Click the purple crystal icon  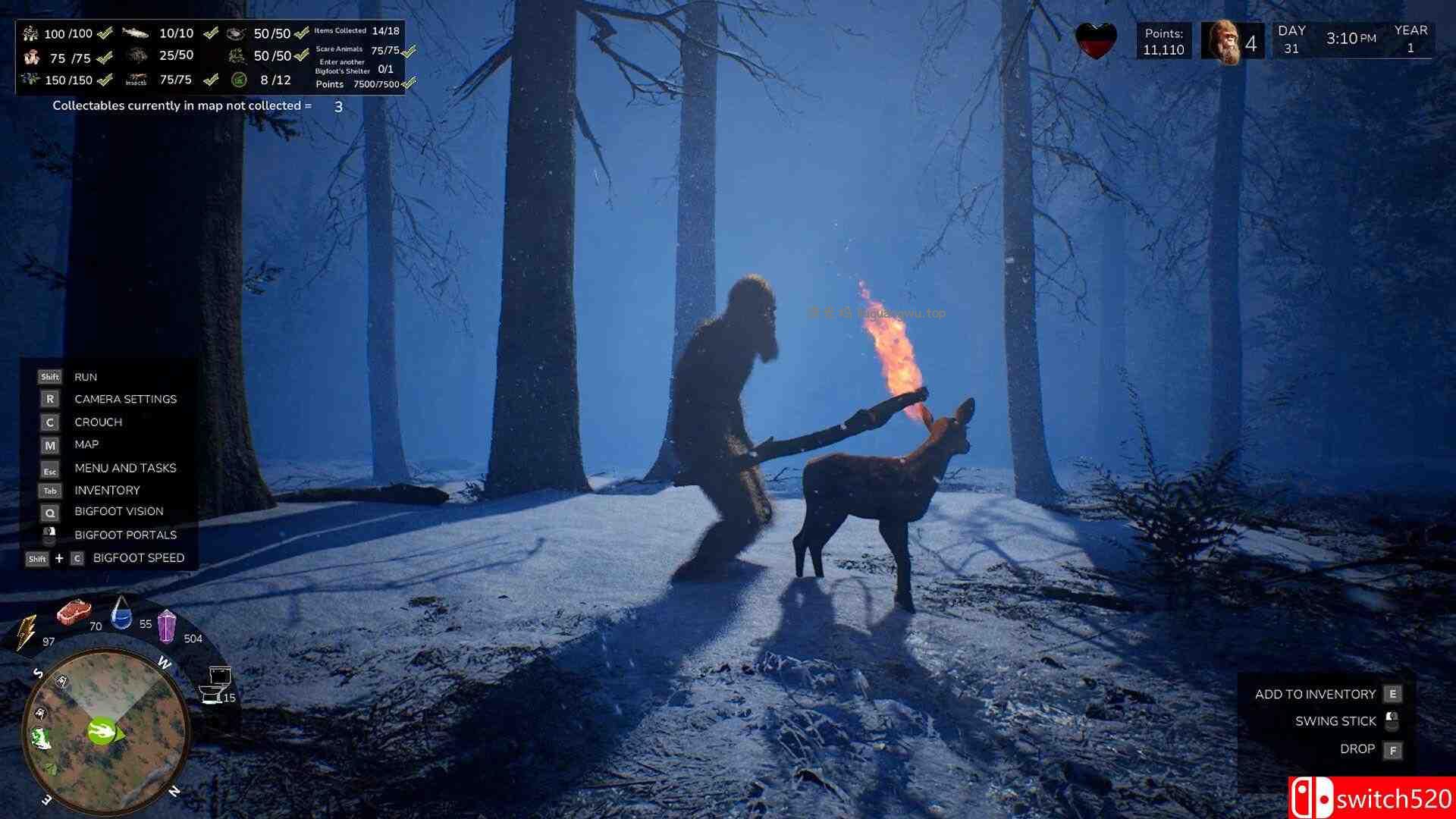(166, 626)
